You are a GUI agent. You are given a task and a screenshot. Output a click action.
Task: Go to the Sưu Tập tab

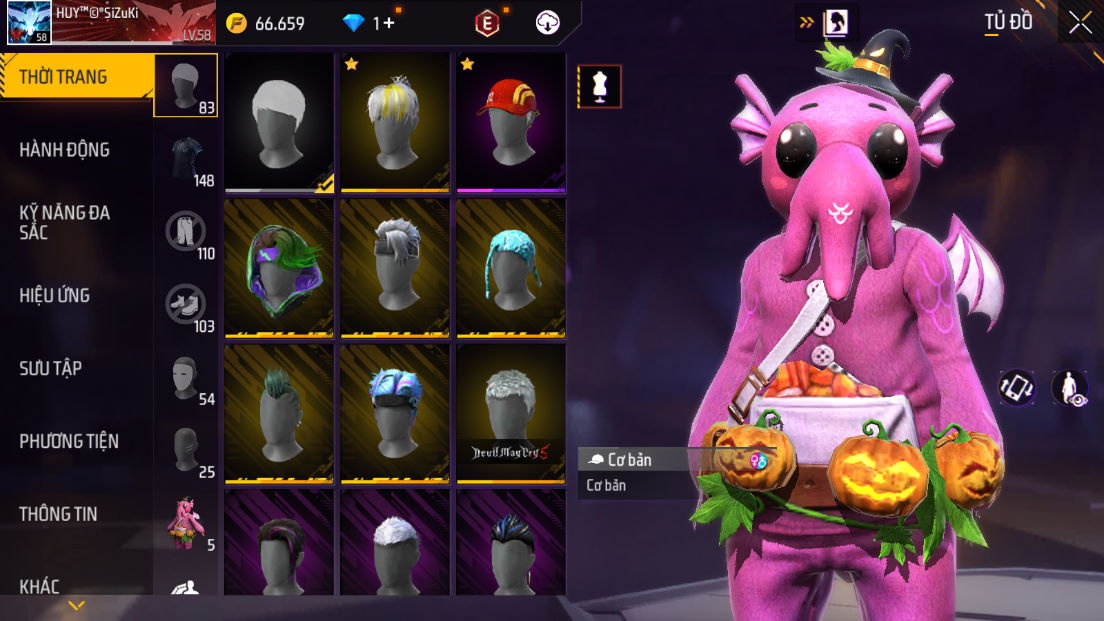coord(51,368)
